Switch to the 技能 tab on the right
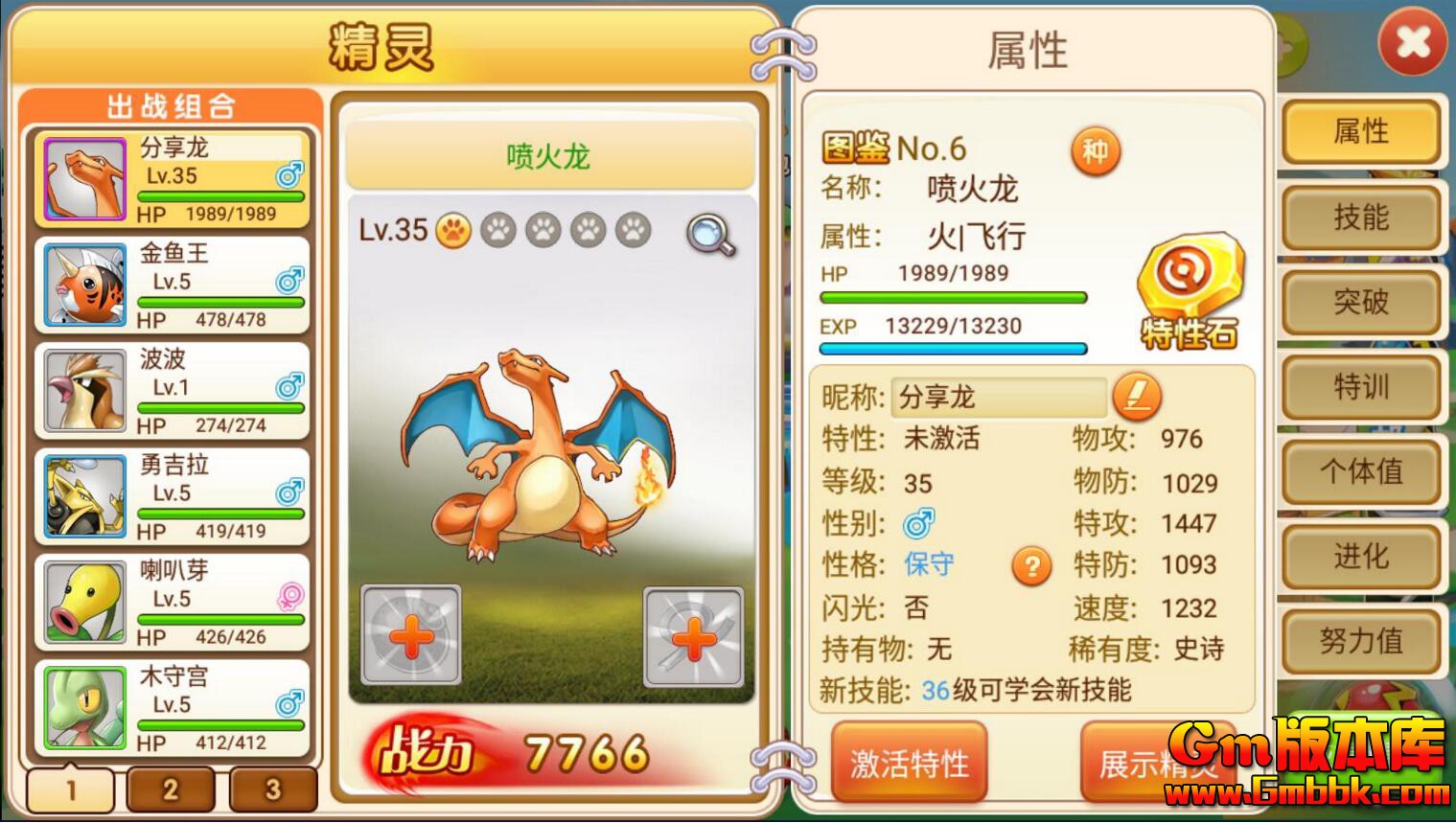Viewport: 1456px width, 823px height. 1361,218
